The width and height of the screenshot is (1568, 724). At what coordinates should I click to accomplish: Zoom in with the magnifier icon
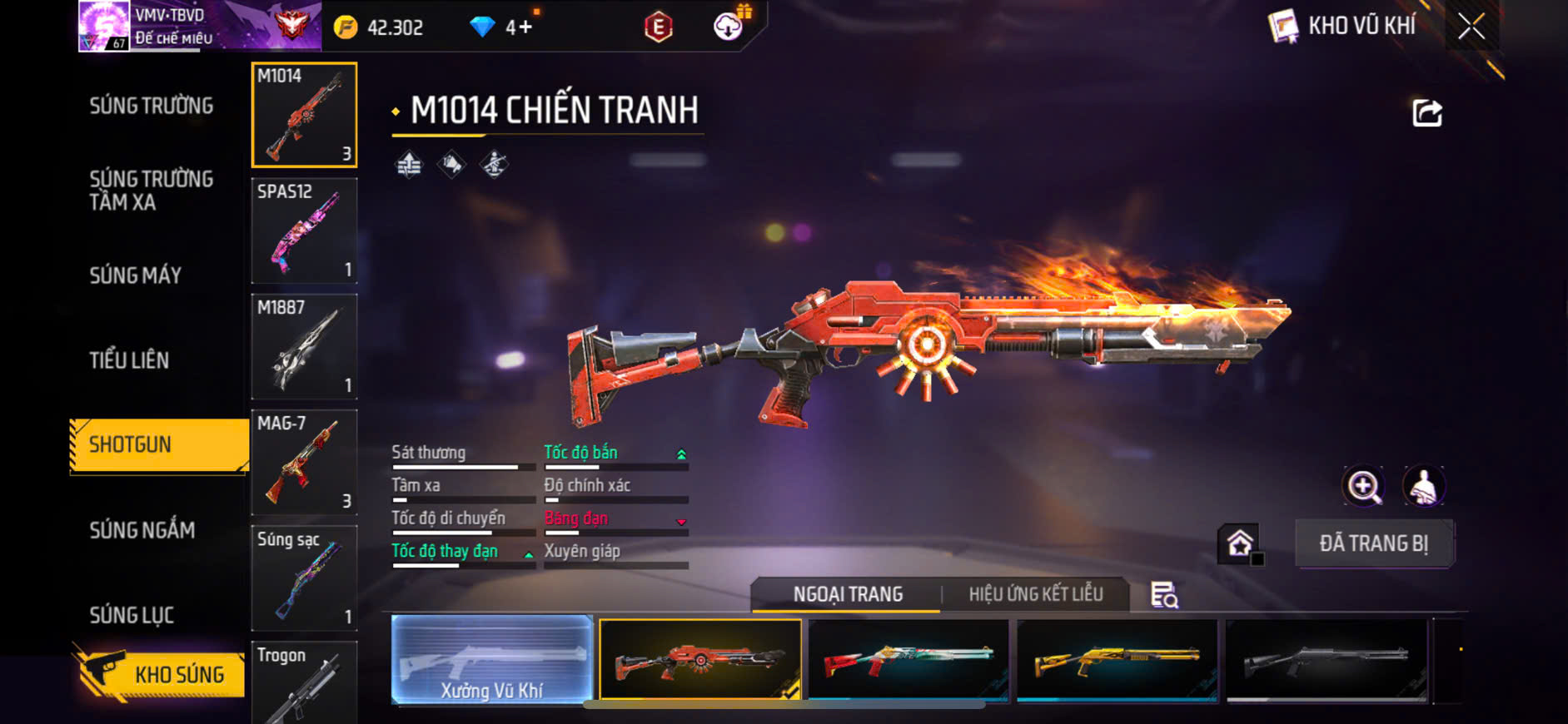coord(1363,487)
